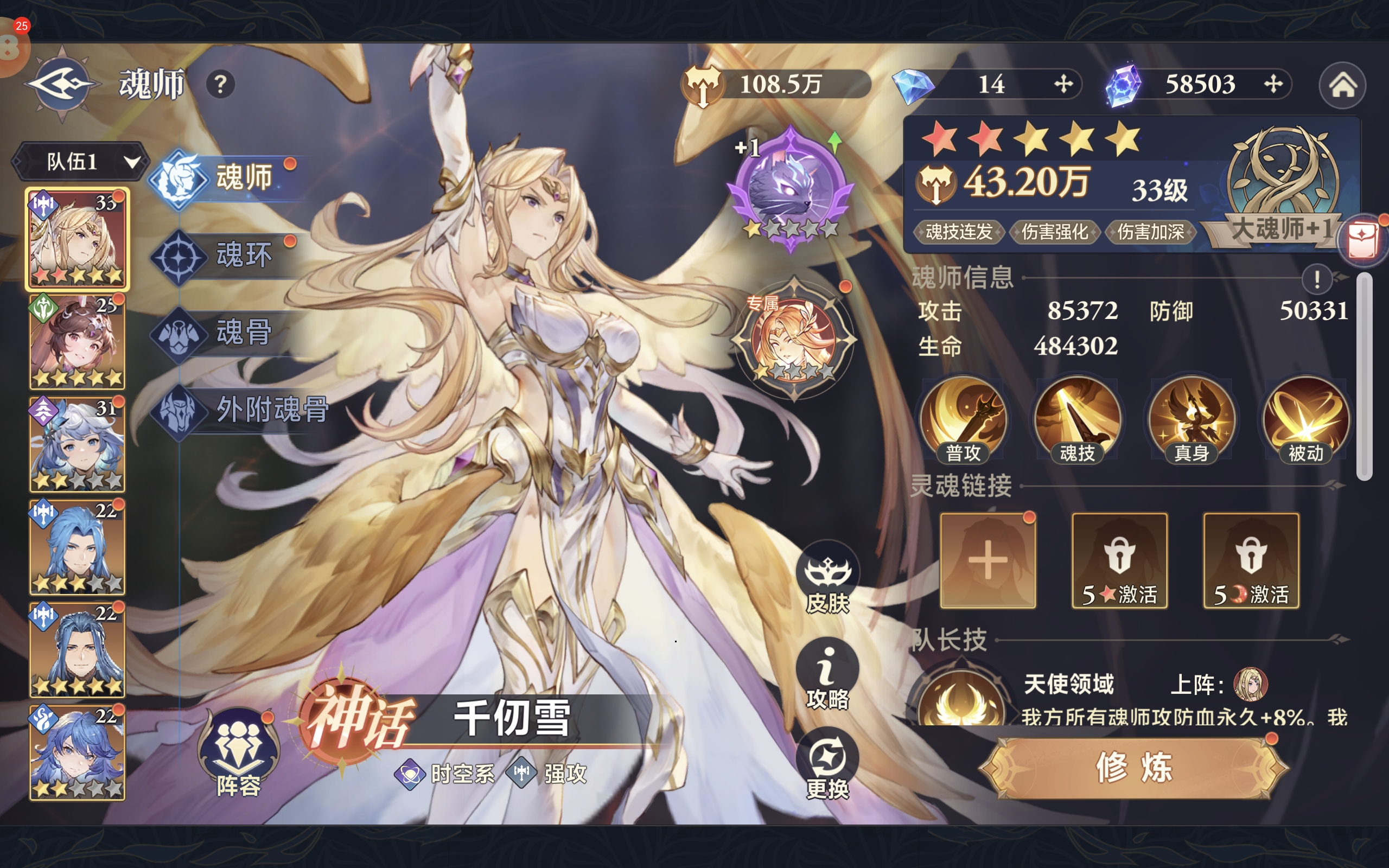Screen dimensions: 1389x868
Task: Return to home via house icon
Action: pos(1342,86)
